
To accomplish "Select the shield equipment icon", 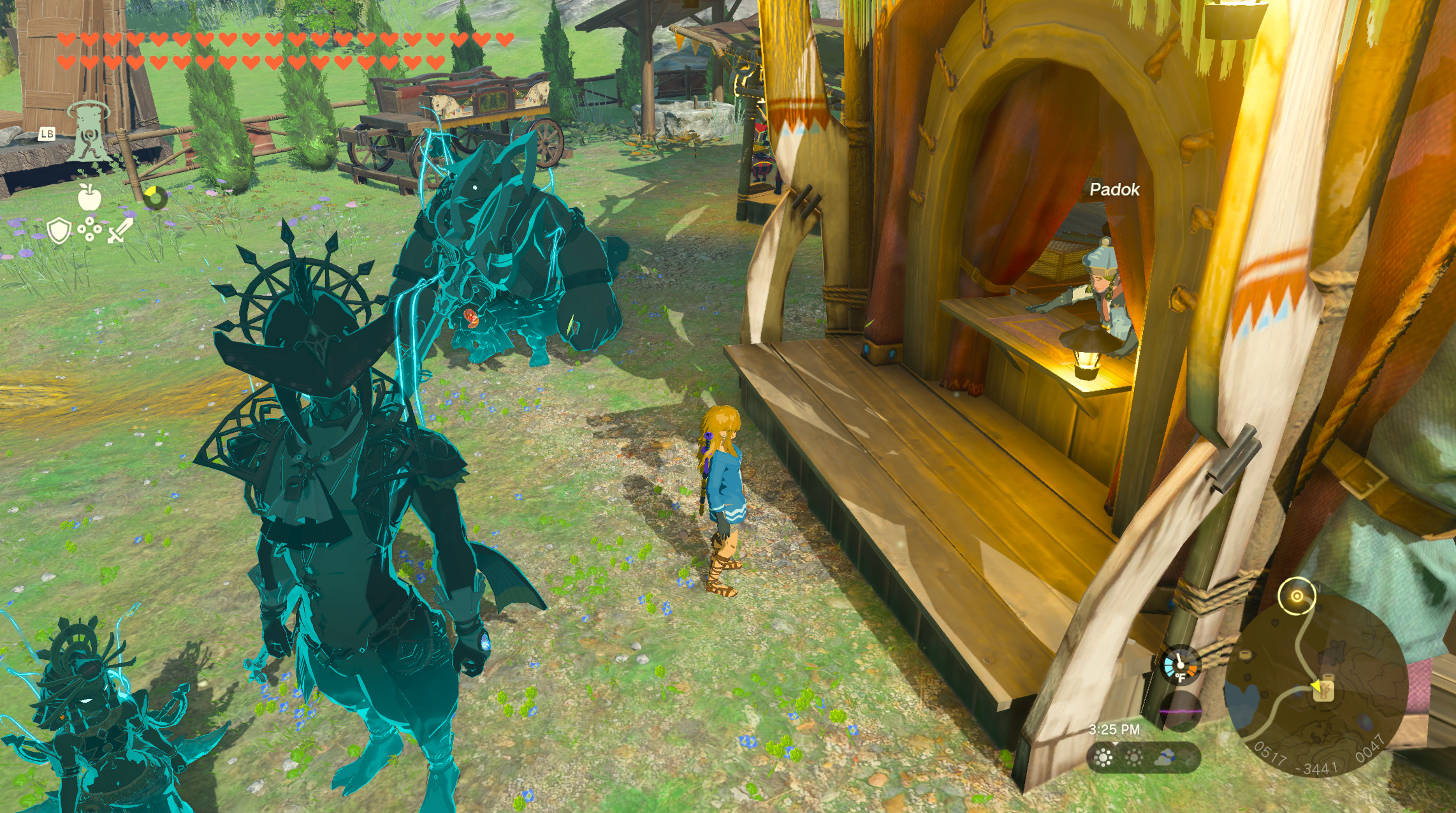I will [58, 230].
